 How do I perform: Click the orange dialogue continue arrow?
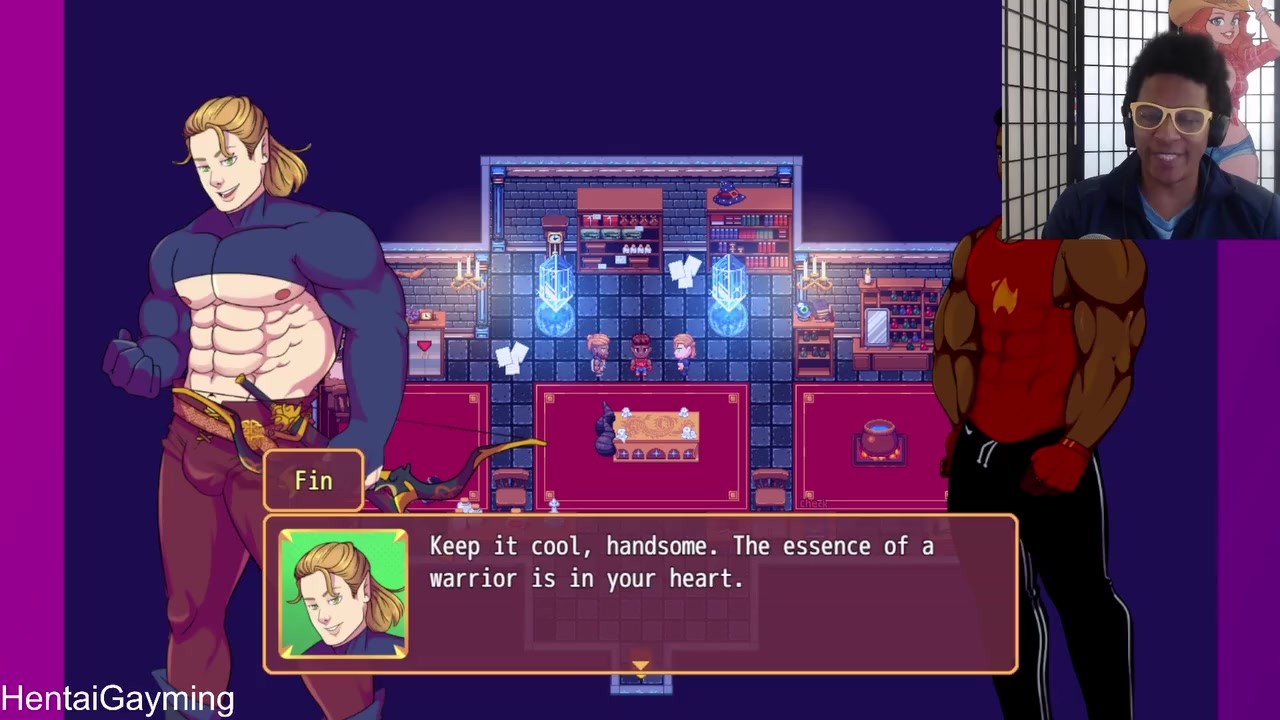pyautogui.click(x=640, y=665)
